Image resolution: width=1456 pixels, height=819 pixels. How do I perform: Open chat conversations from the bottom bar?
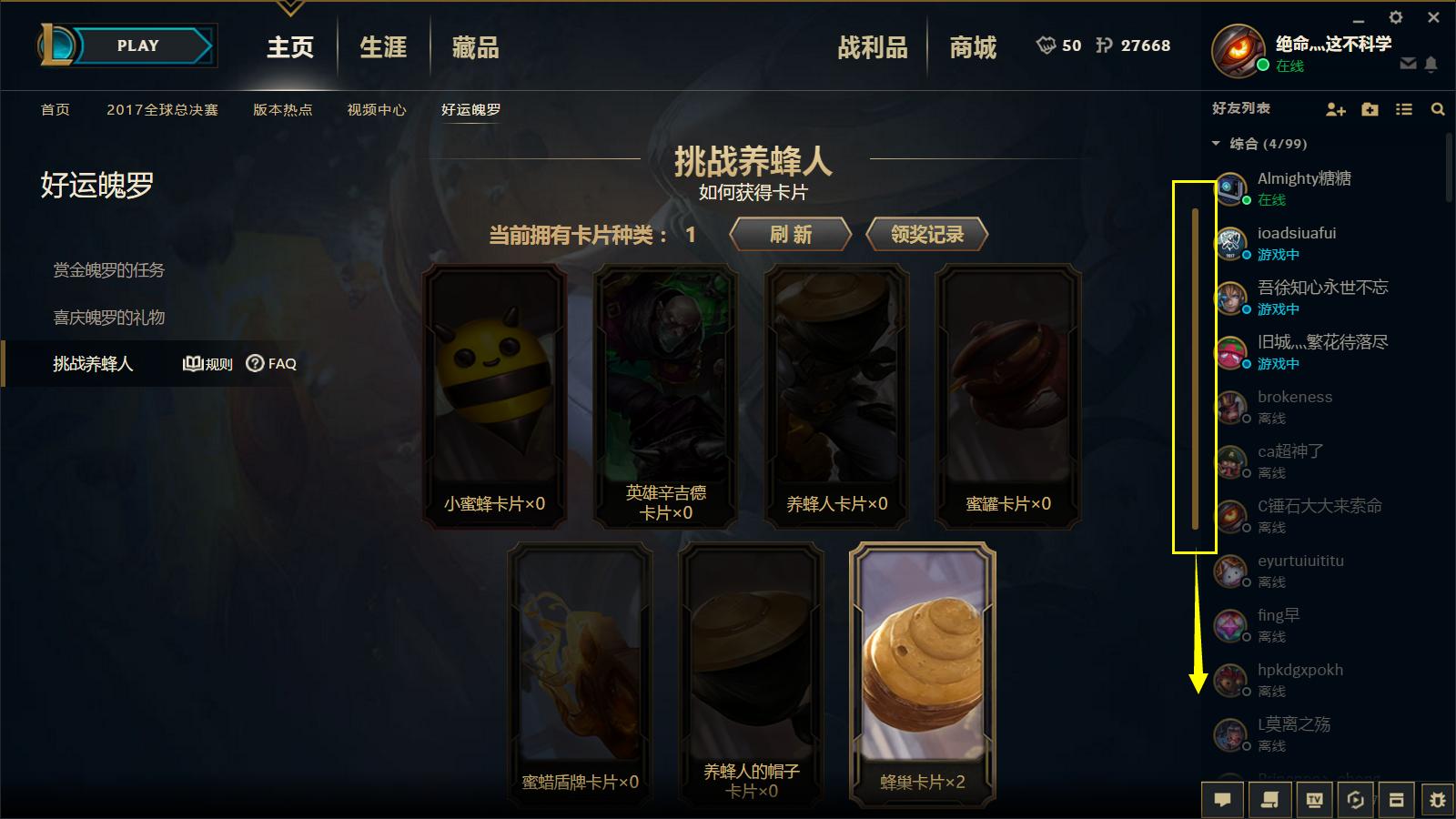click(1222, 800)
